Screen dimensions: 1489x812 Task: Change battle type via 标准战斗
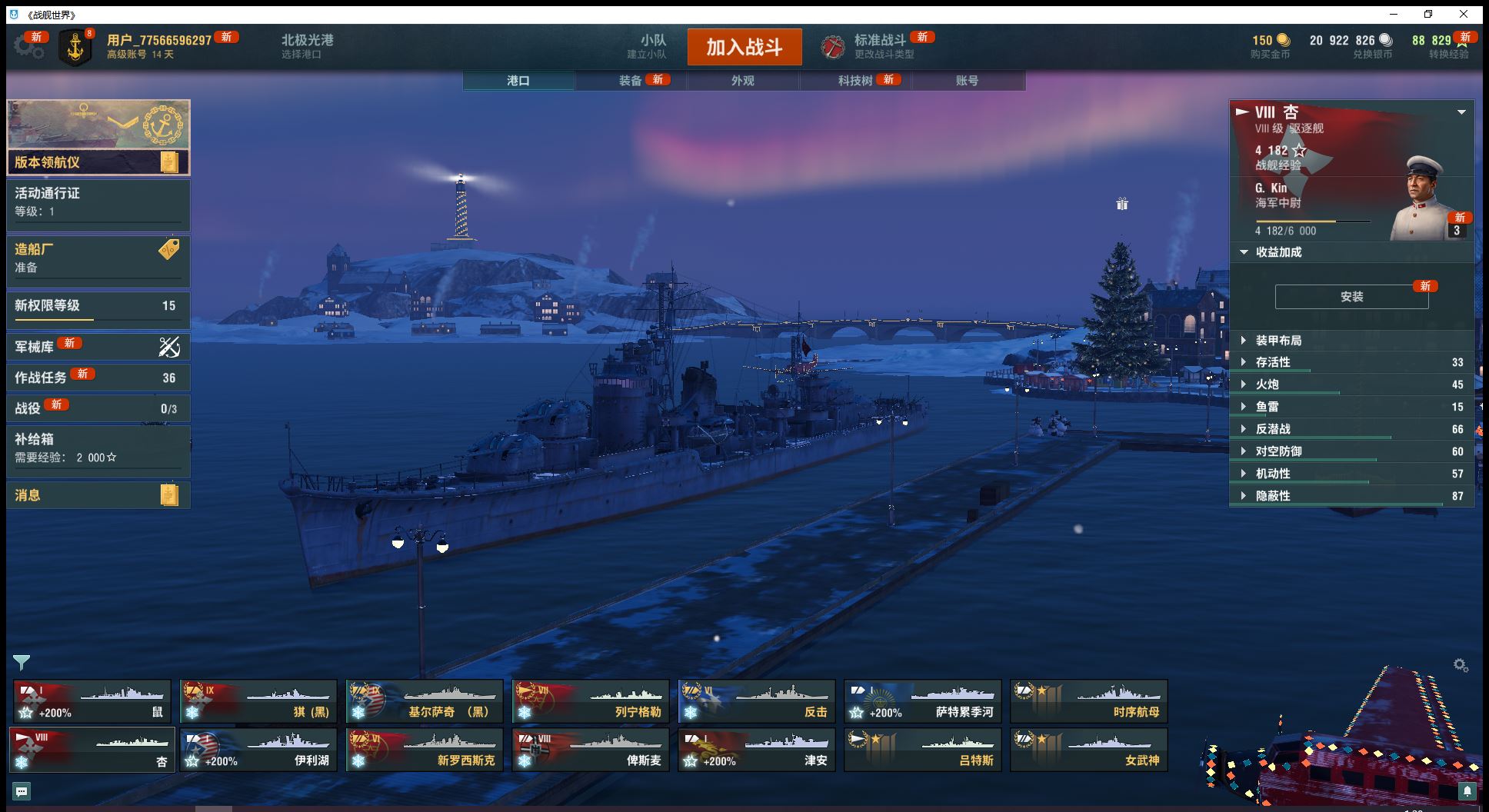879,46
